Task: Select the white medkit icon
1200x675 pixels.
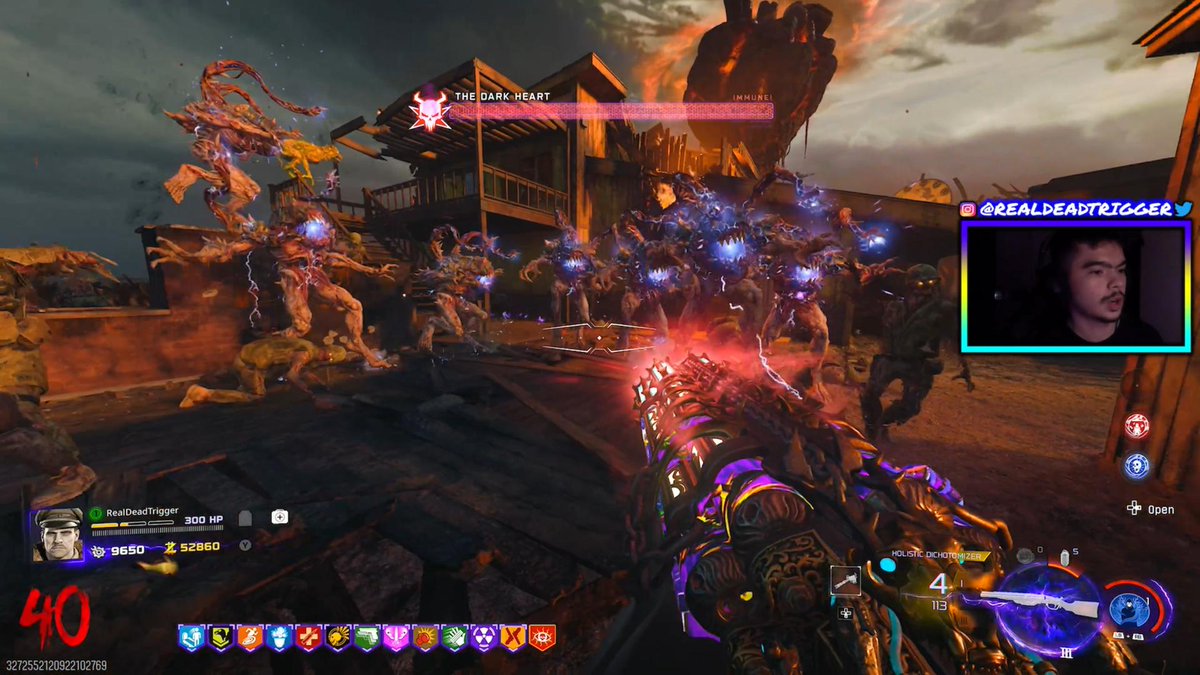Action: point(280,517)
